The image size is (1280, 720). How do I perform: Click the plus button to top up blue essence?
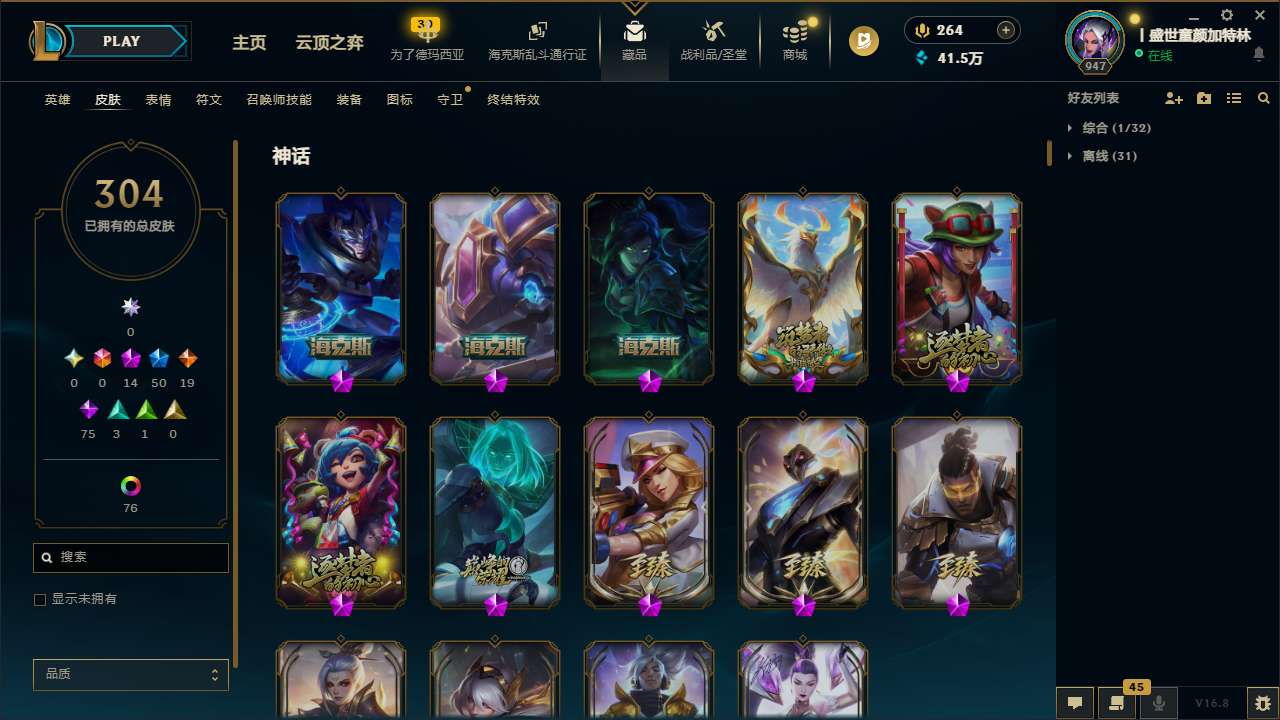[x=1005, y=29]
